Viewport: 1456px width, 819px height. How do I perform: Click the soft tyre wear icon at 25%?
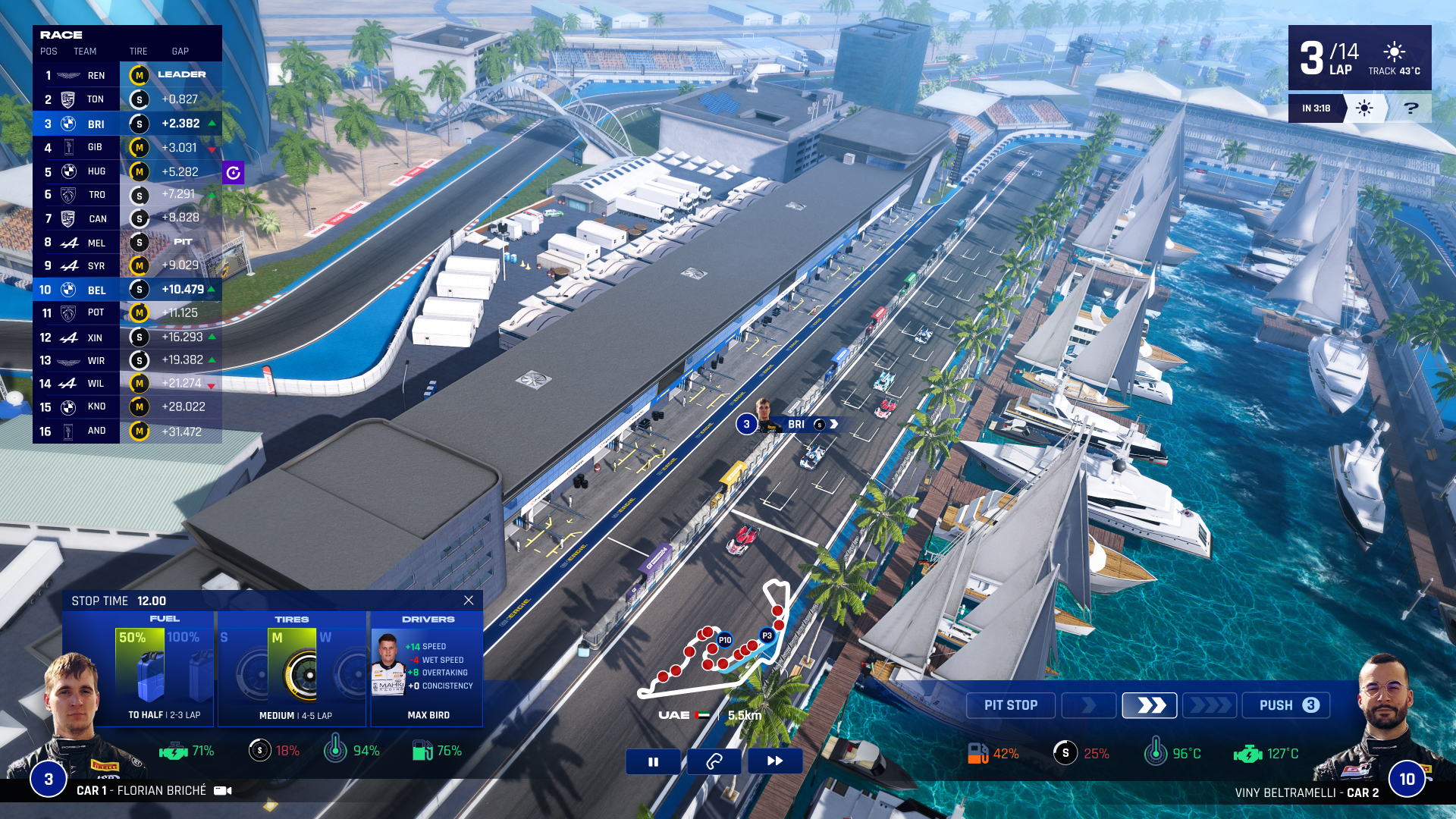coord(1065,754)
